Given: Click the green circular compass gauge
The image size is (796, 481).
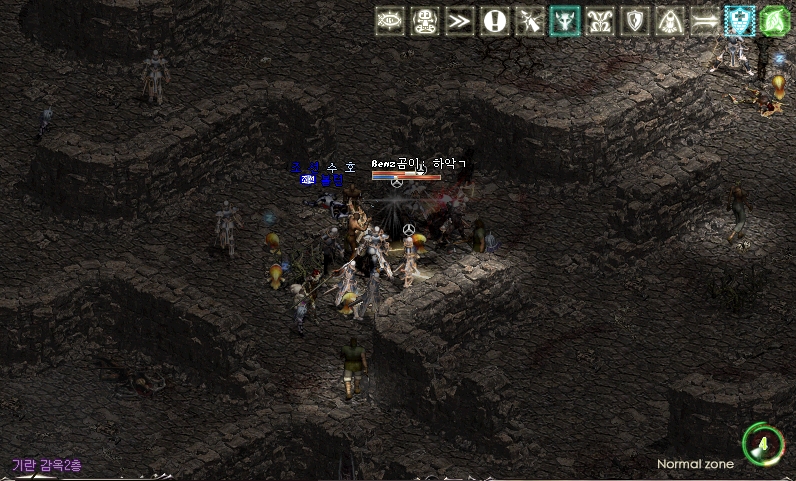Looking at the screenshot, I should coord(762,443).
